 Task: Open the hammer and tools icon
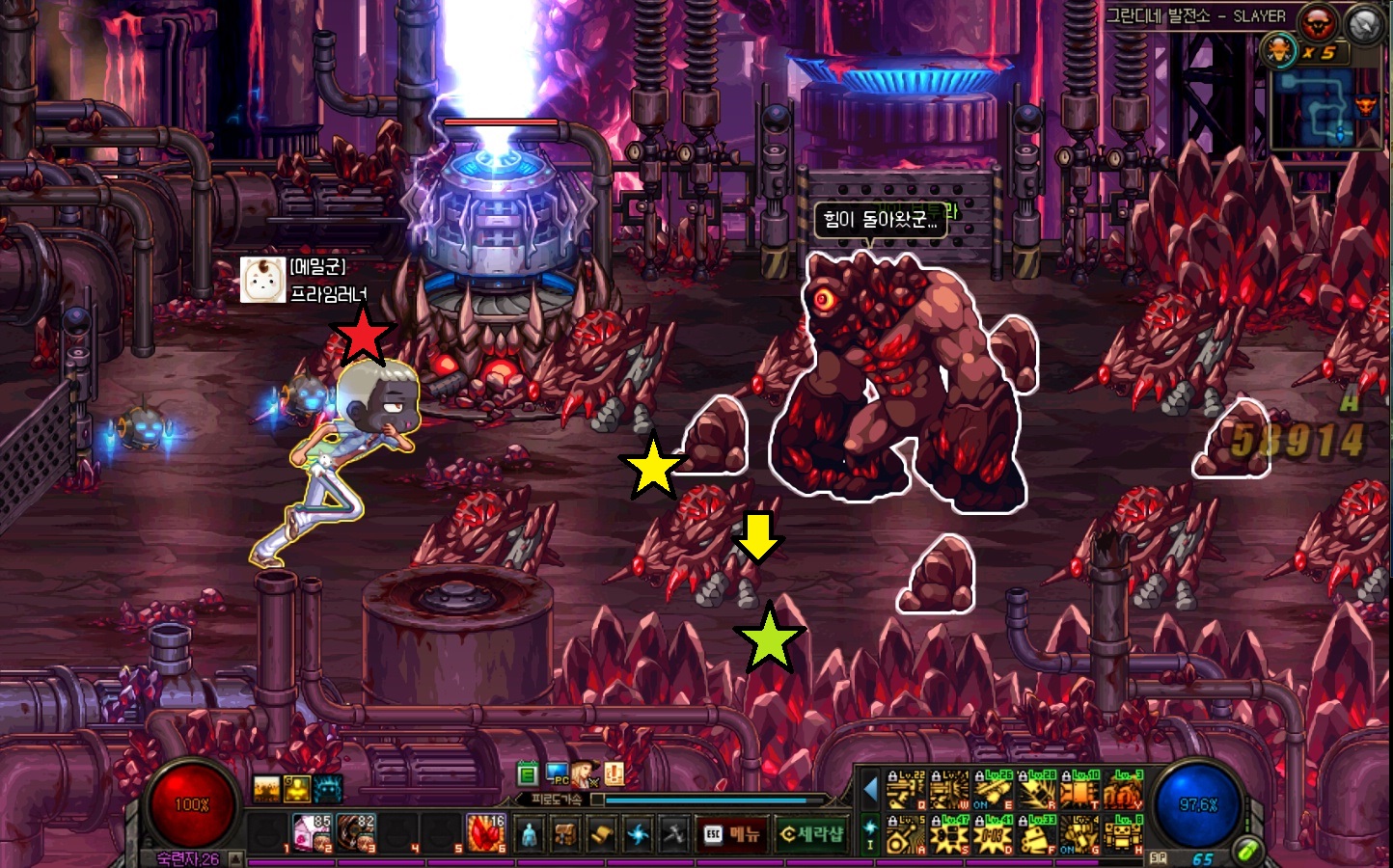673,834
